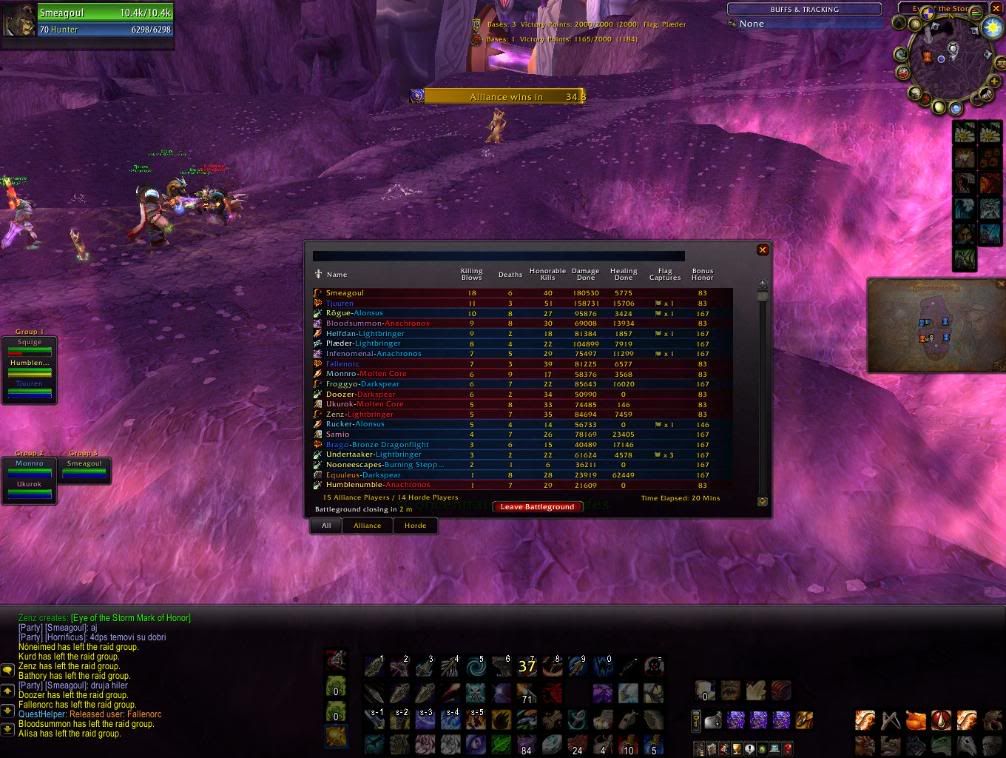Click the Leave Battleground button
Image resolution: width=1006 pixels, height=758 pixels.
537,507
